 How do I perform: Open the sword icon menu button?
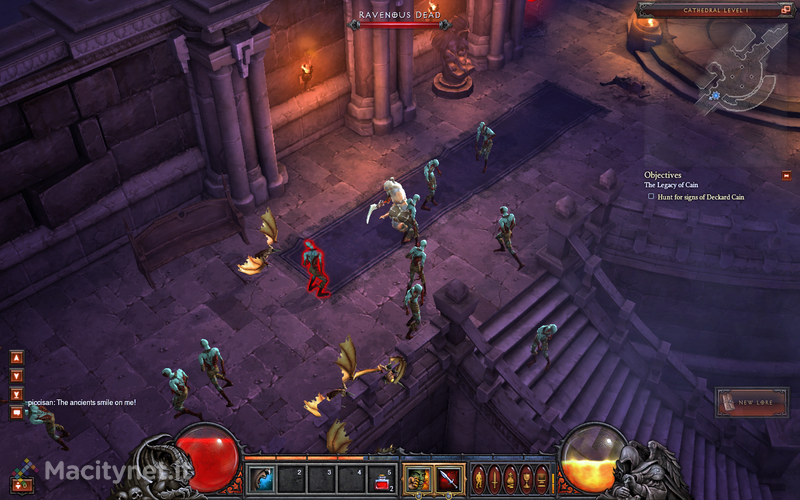(494, 477)
